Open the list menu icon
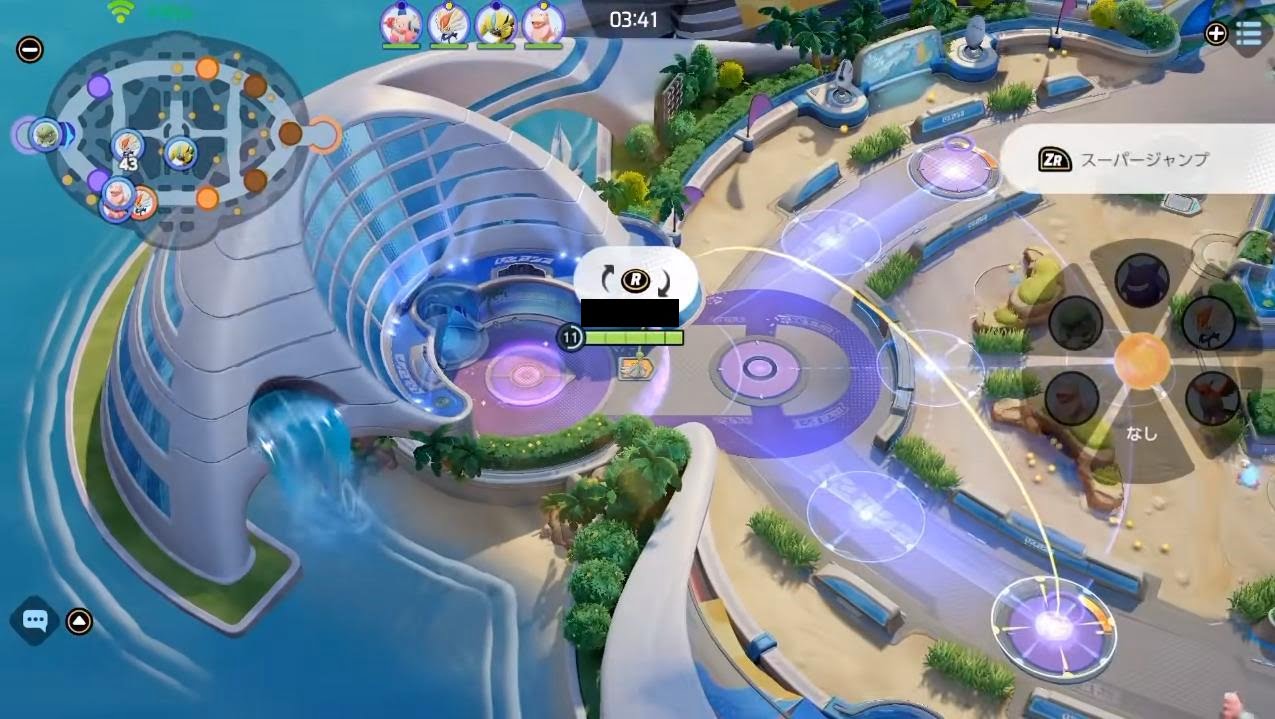Viewport: 1275px width, 719px height. (1248, 34)
